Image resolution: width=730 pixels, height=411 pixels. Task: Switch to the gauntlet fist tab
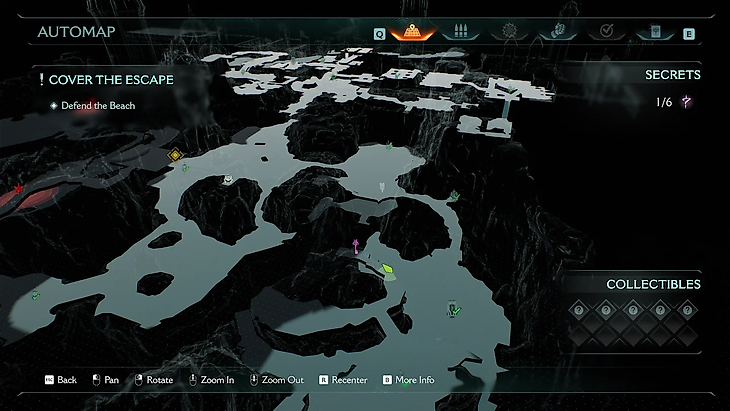[556, 32]
